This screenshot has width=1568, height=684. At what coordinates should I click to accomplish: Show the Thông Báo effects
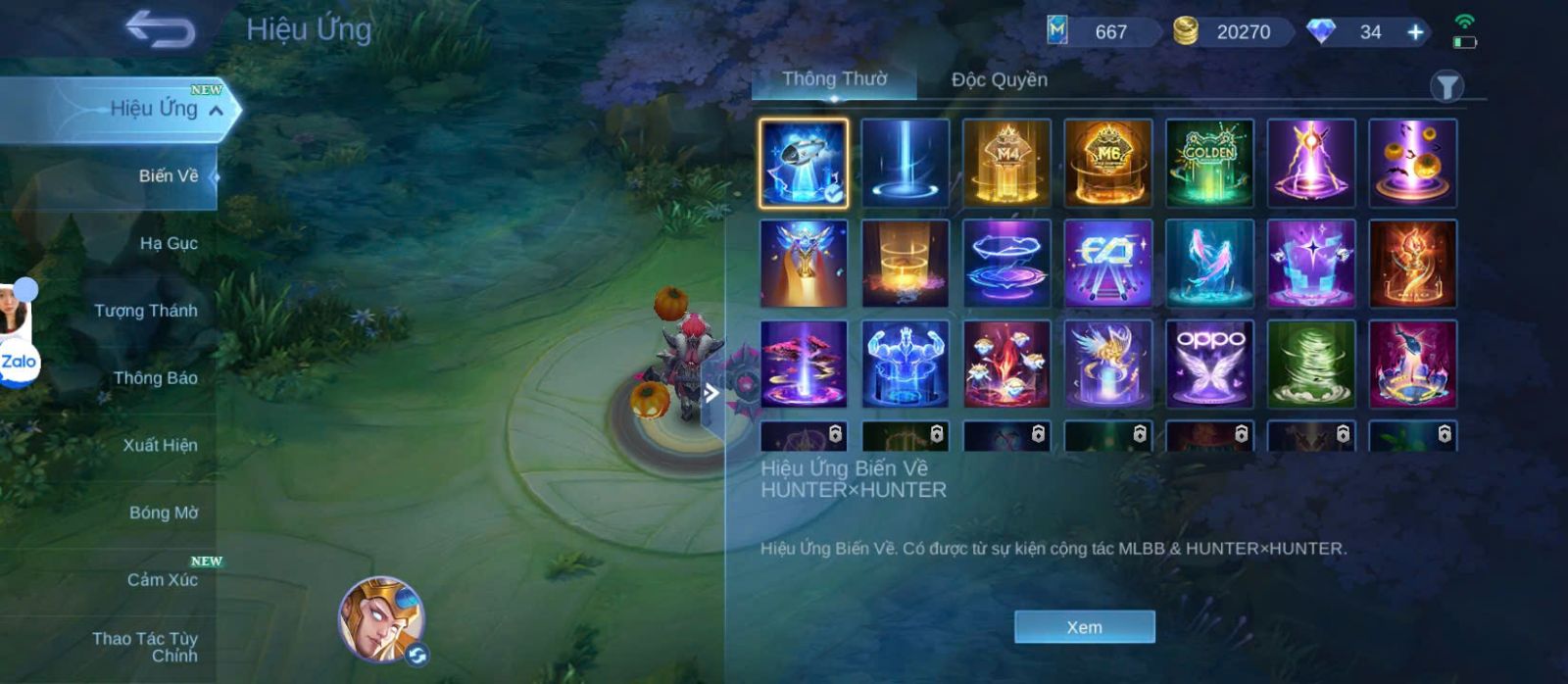click(x=155, y=378)
